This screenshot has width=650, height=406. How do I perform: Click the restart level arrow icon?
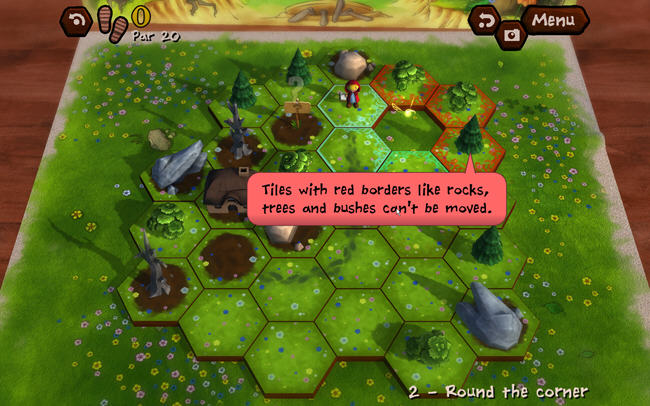click(x=76, y=19)
